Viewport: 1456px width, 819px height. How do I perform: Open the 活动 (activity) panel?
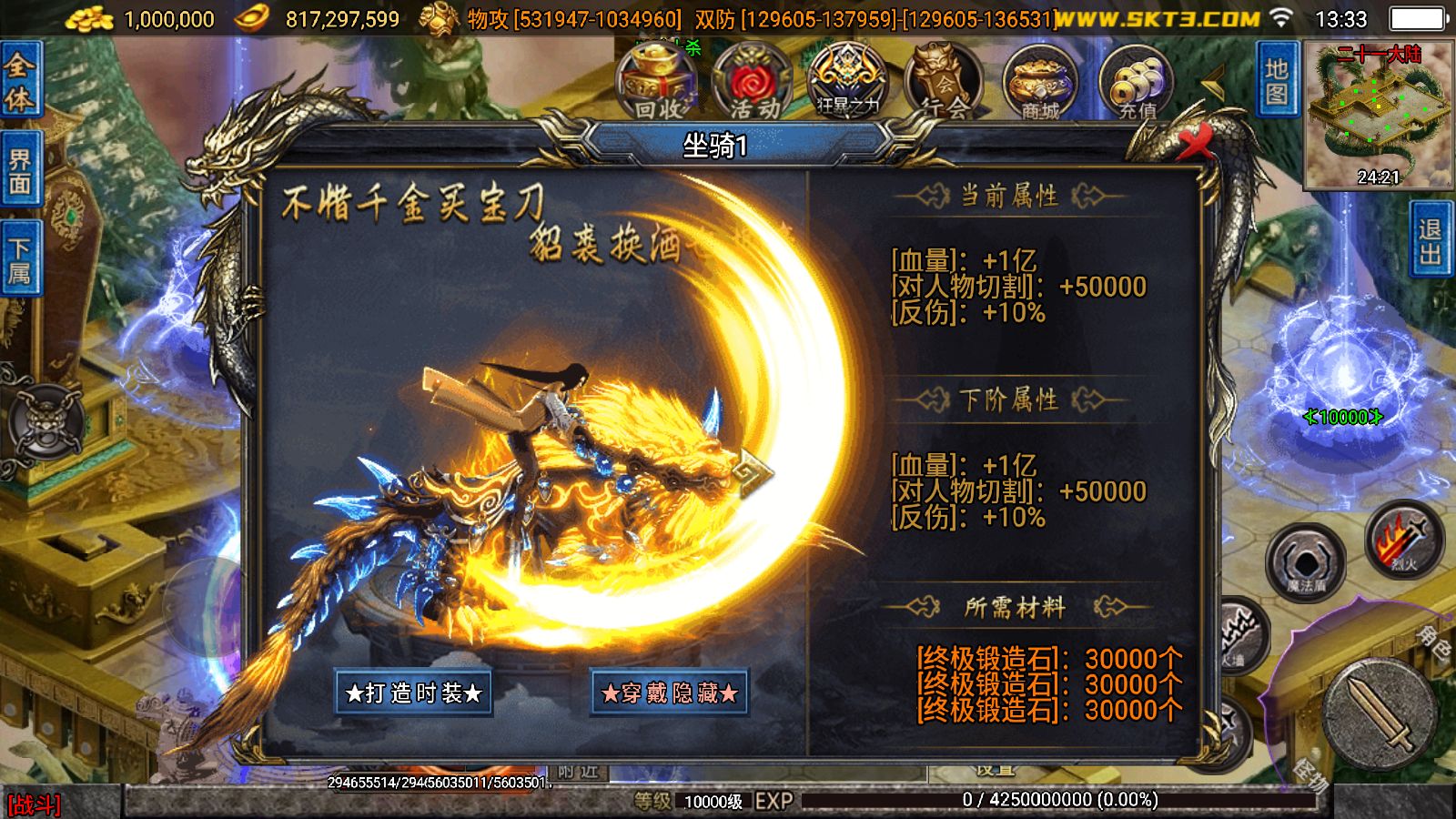[751, 82]
